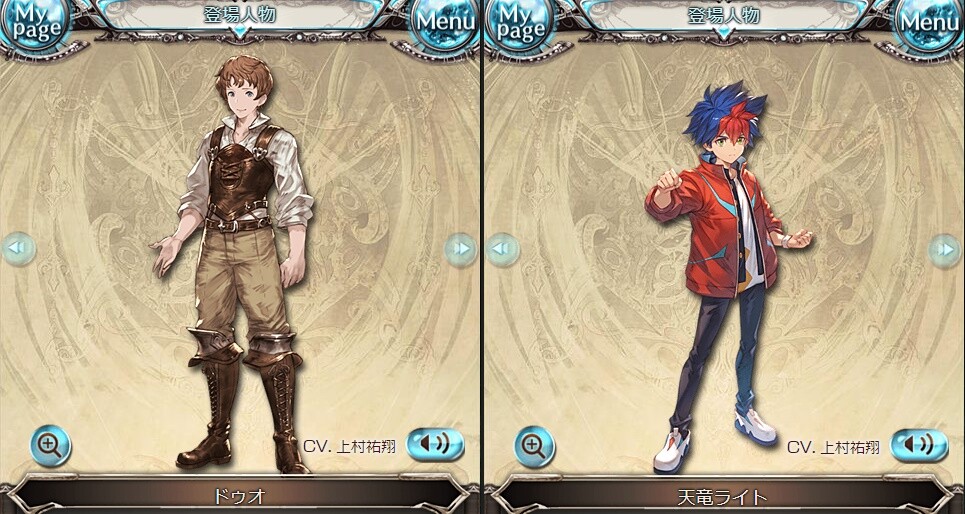Play ドゥオ's voice sample
This screenshot has height=514, width=965.
click(x=435, y=444)
